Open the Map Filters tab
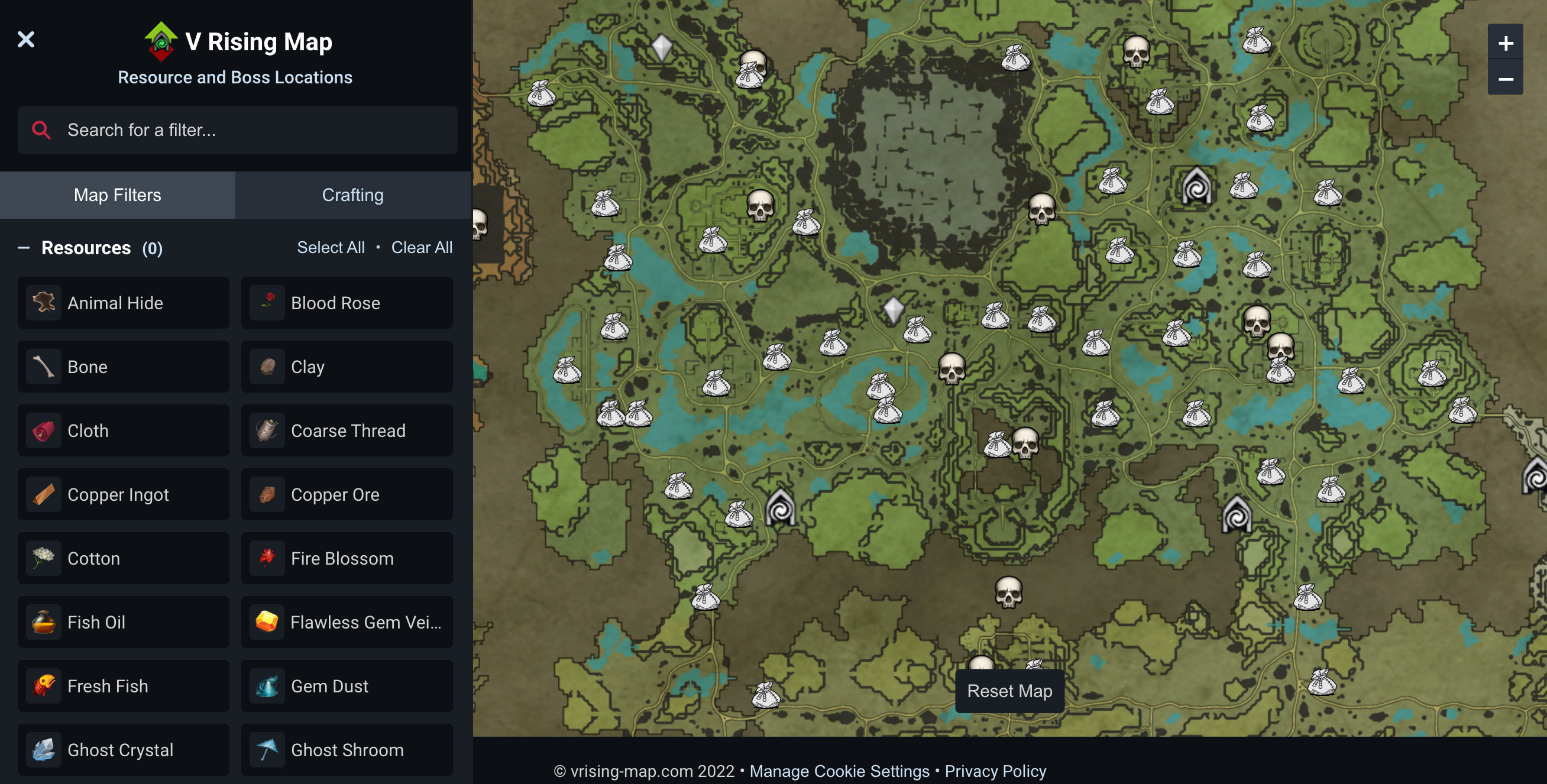This screenshot has height=784, width=1547. pyautogui.click(x=118, y=195)
